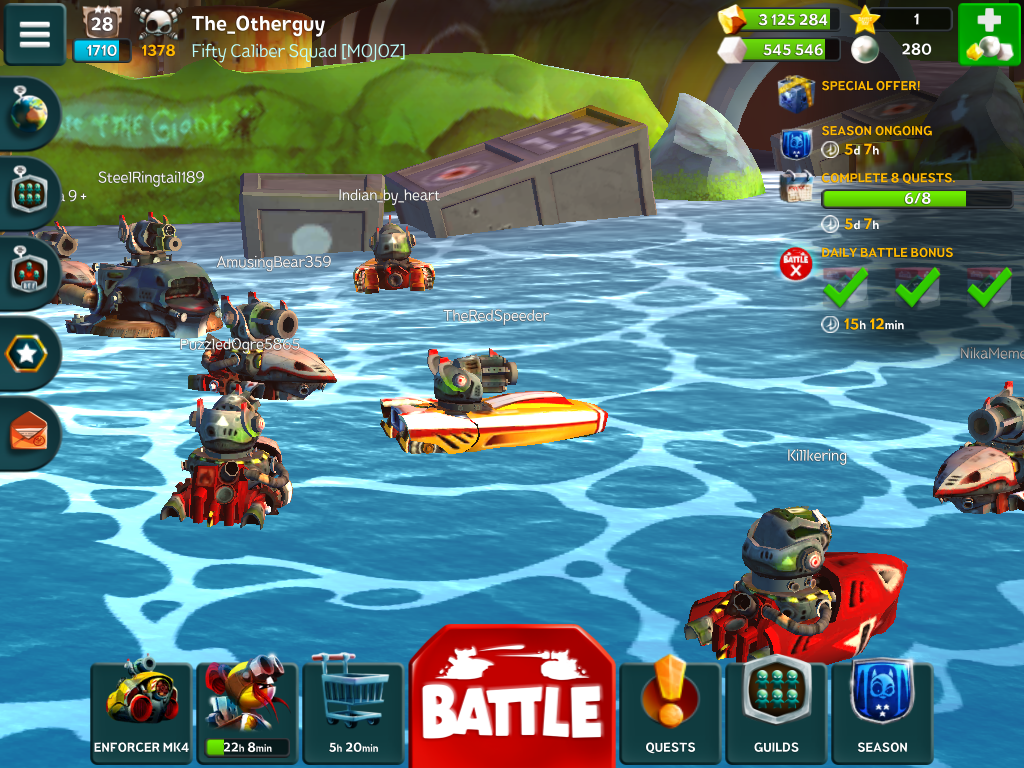Tap the green plus buy currency button
1024x768 pixels.
tap(989, 34)
